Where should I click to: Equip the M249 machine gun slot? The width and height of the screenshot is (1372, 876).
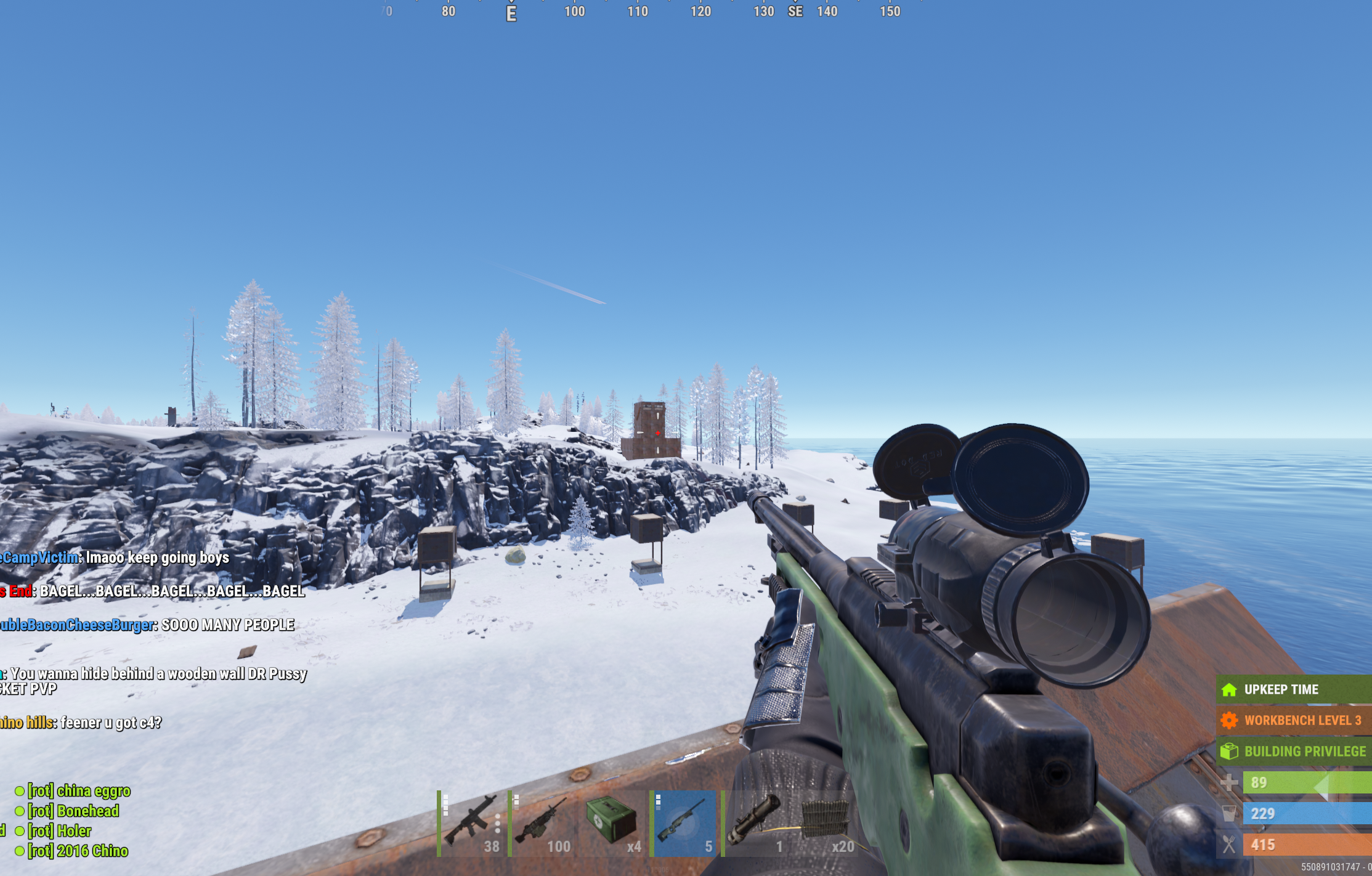[542, 823]
